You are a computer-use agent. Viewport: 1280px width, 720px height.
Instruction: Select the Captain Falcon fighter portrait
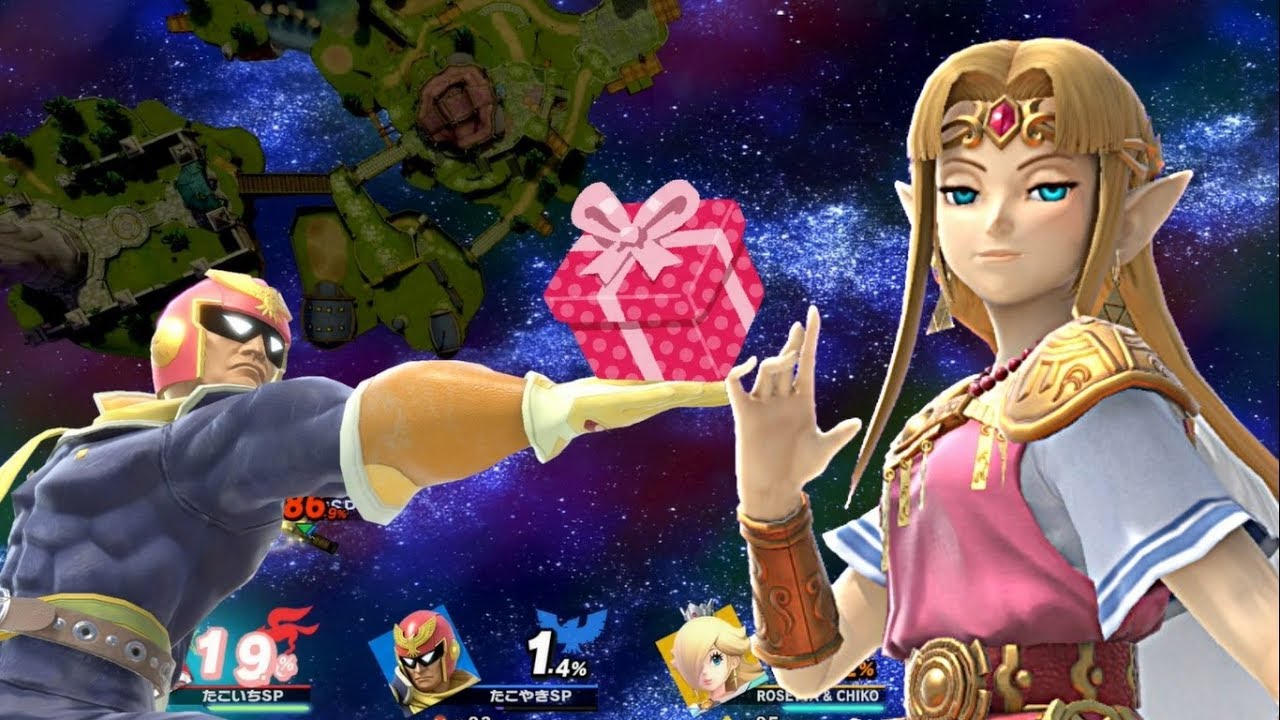[x=425, y=655]
